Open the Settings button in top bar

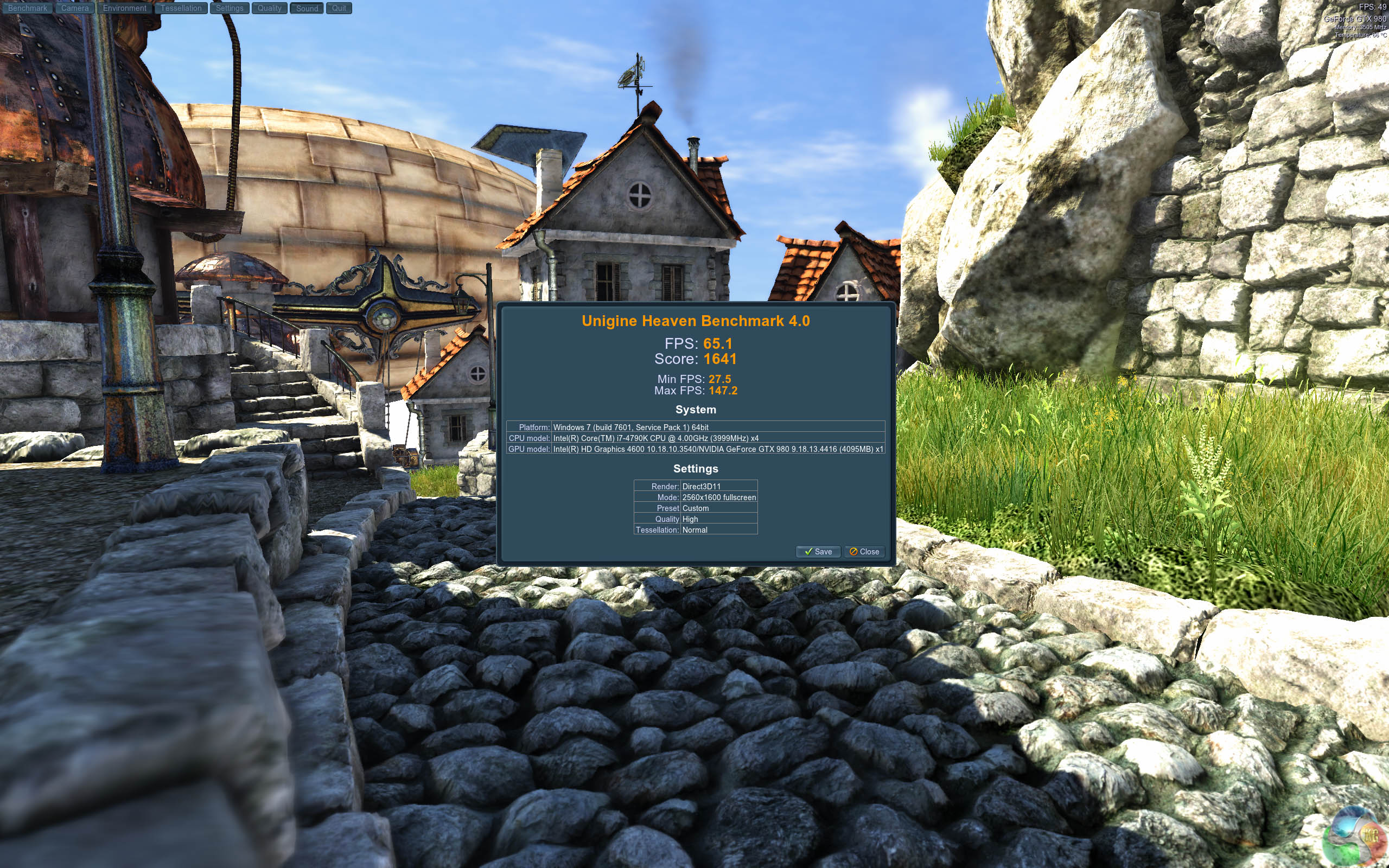point(230,8)
